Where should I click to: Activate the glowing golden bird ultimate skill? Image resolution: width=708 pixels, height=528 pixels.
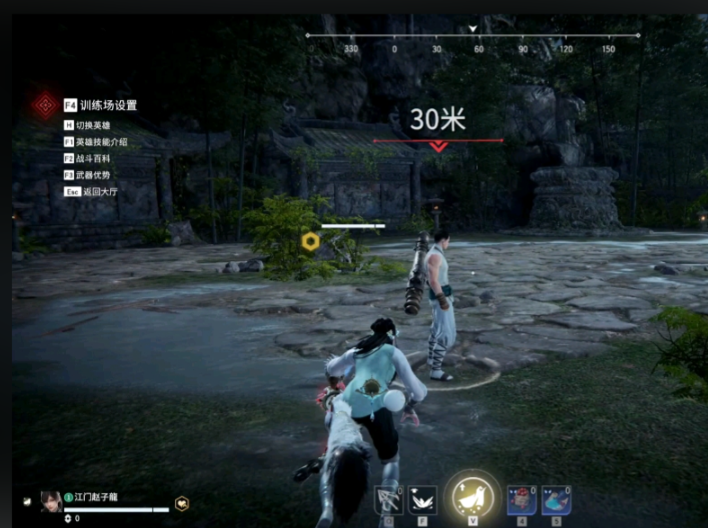pos(471,496)
